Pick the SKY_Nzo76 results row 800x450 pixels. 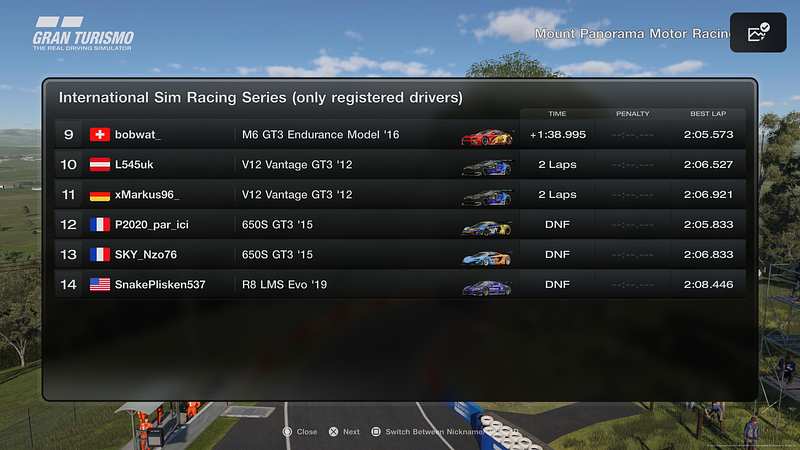pyautogui.click(x=400, y=255)
